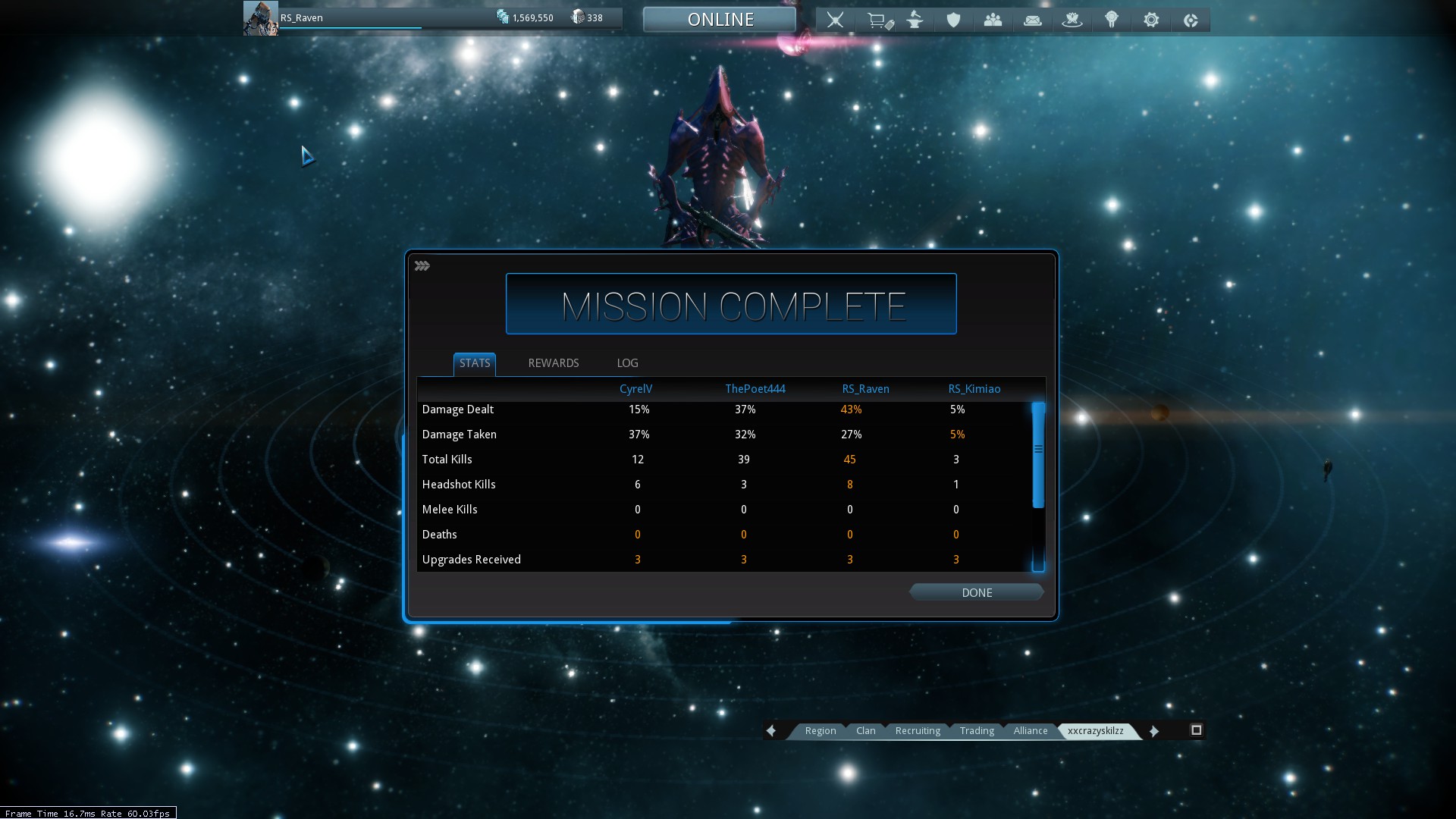Image resolution: width=1456 pixels, height=819 pixels.
Task: Expand chat with the square button
Action: tap(1197, 730)
